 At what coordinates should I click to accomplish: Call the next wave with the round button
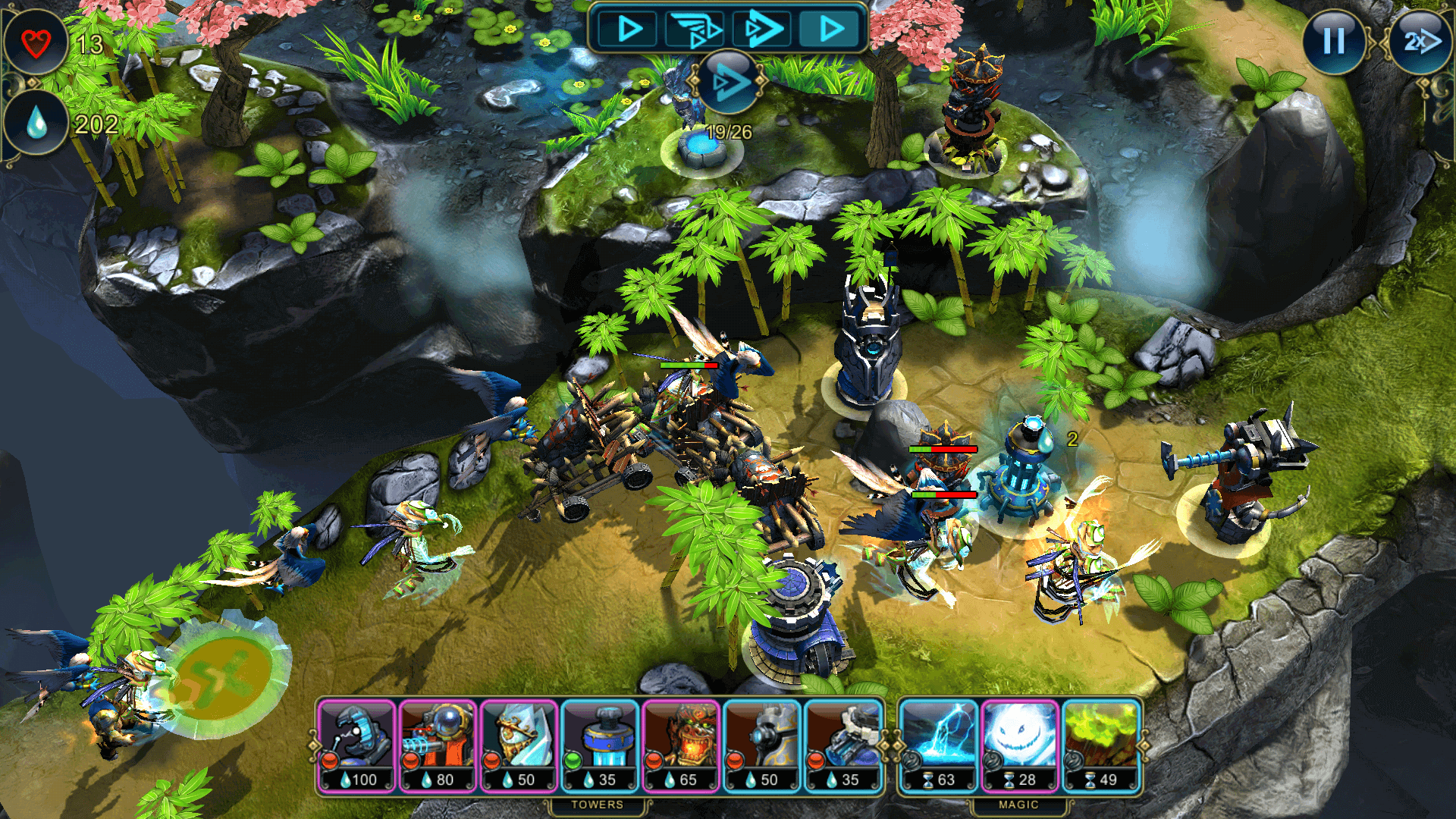pos(728,81)
